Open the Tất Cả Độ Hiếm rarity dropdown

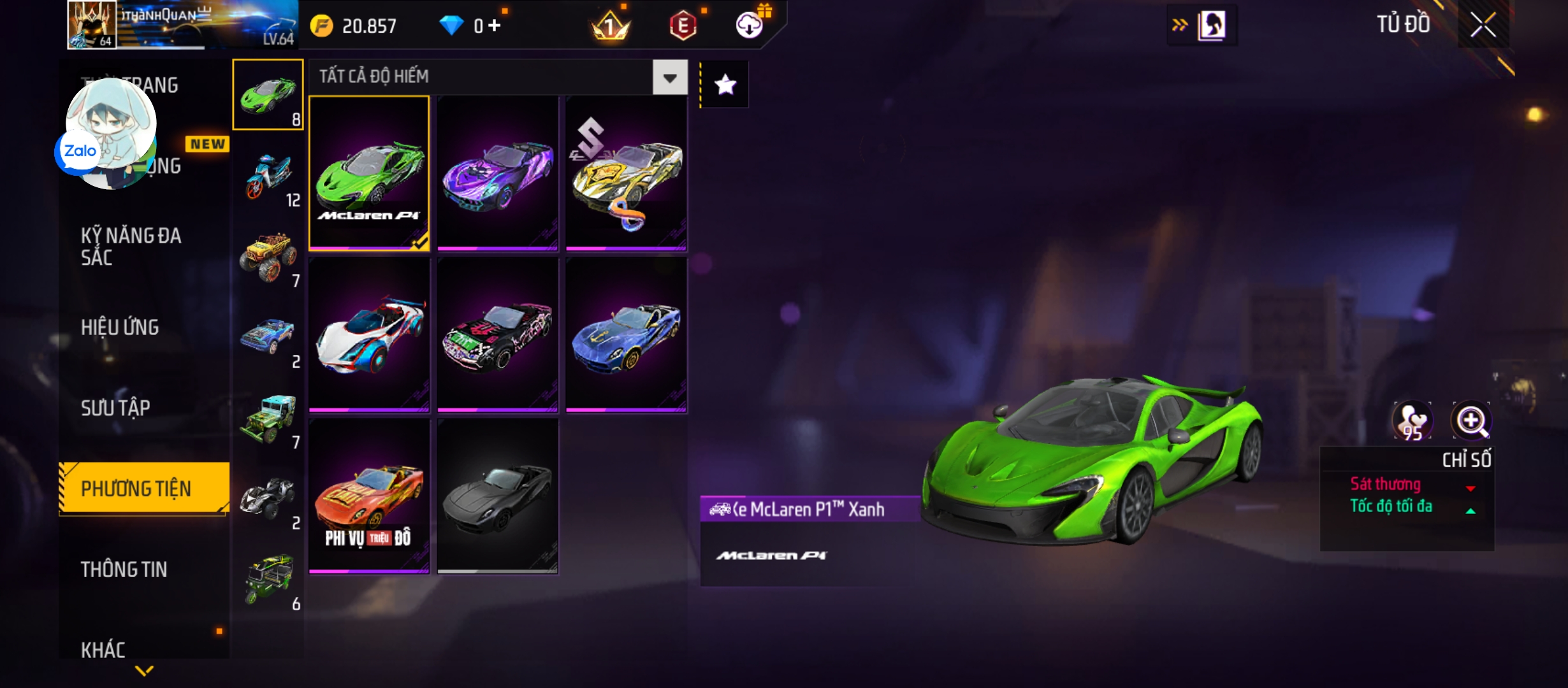tap(669, 78)
